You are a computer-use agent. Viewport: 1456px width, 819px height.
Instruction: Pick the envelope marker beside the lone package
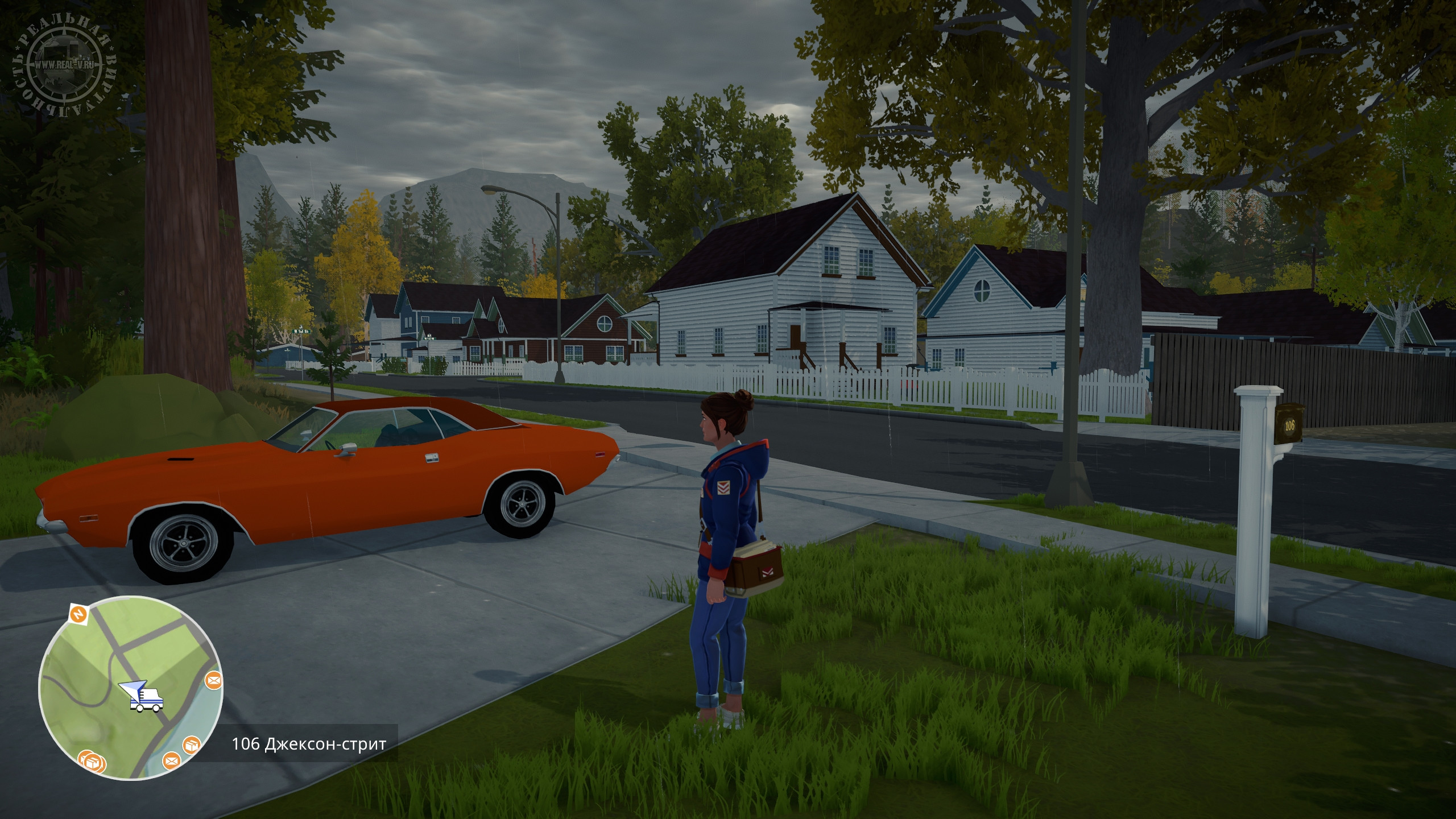(171, 760)
